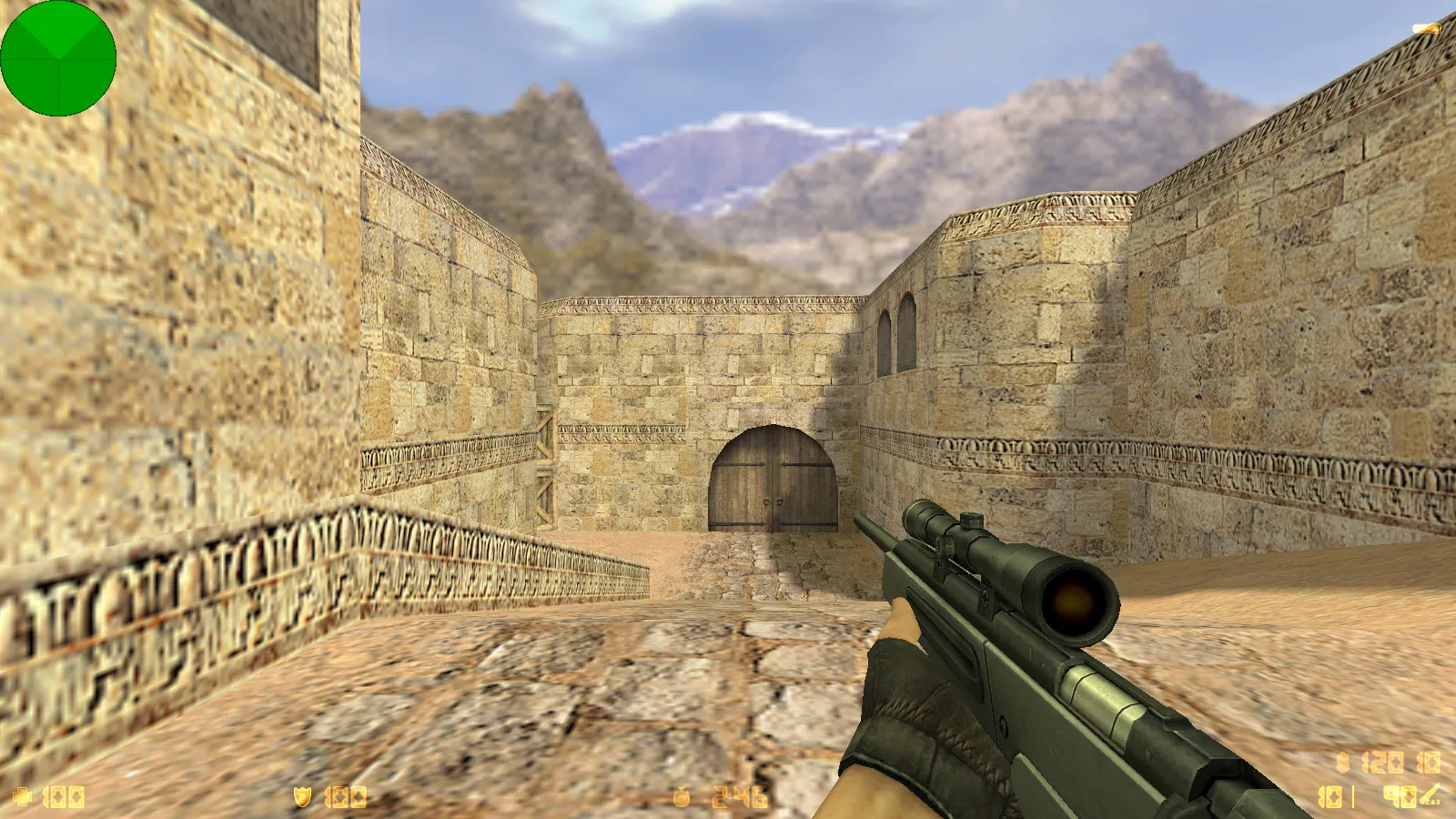
Task: Click the reserve ammo count of 90
Action: (1399, 795)
